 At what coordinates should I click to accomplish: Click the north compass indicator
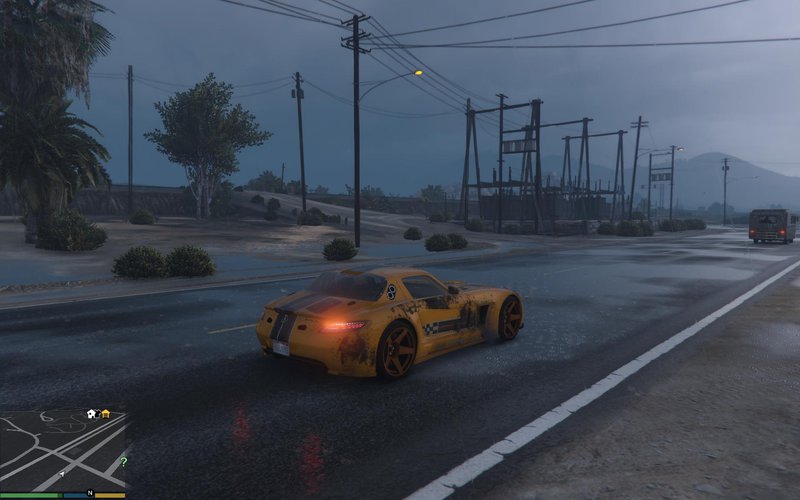[x=90, y=493]
